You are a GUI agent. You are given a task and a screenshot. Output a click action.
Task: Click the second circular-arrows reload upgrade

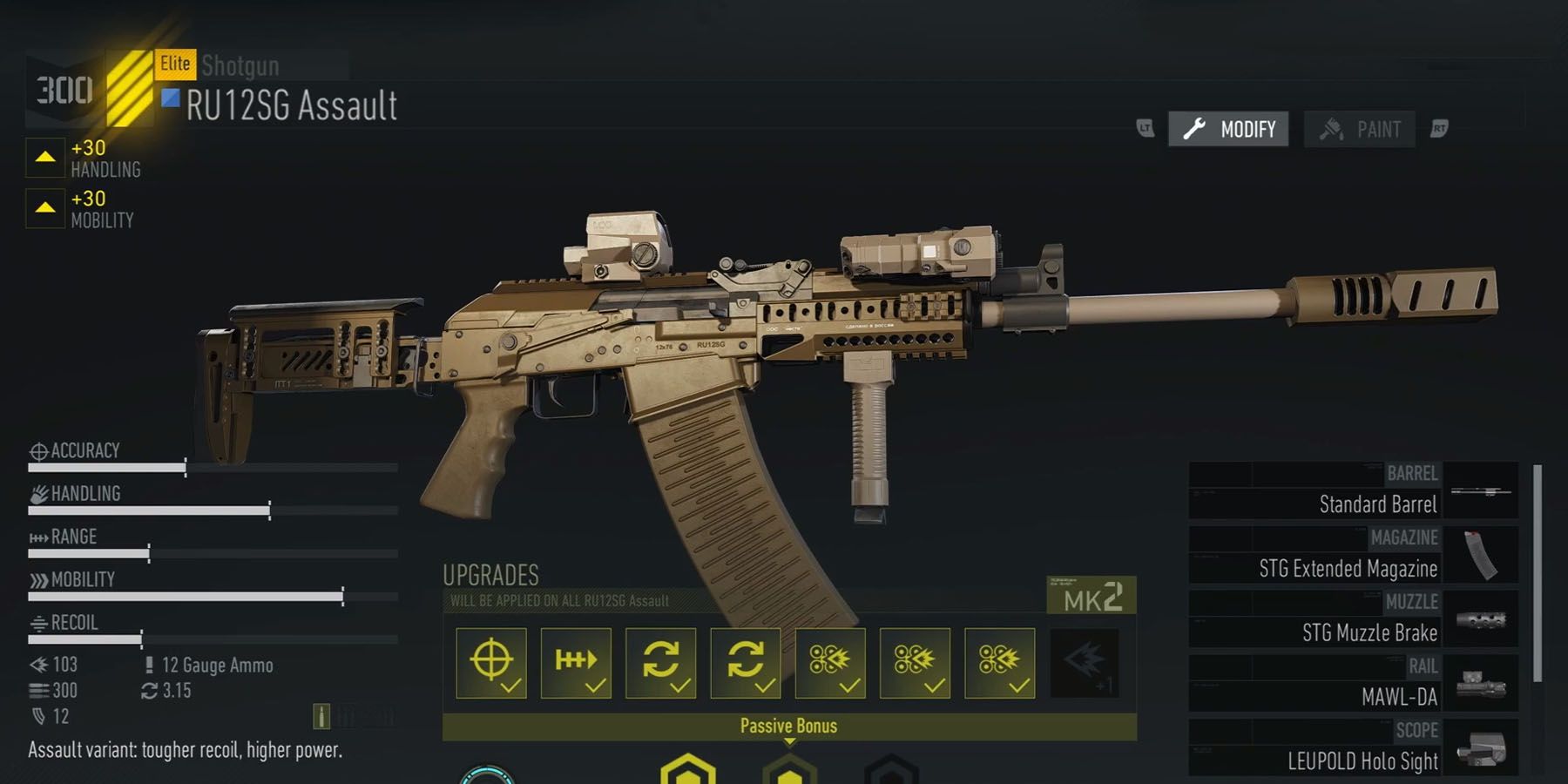tap(747, 664)
